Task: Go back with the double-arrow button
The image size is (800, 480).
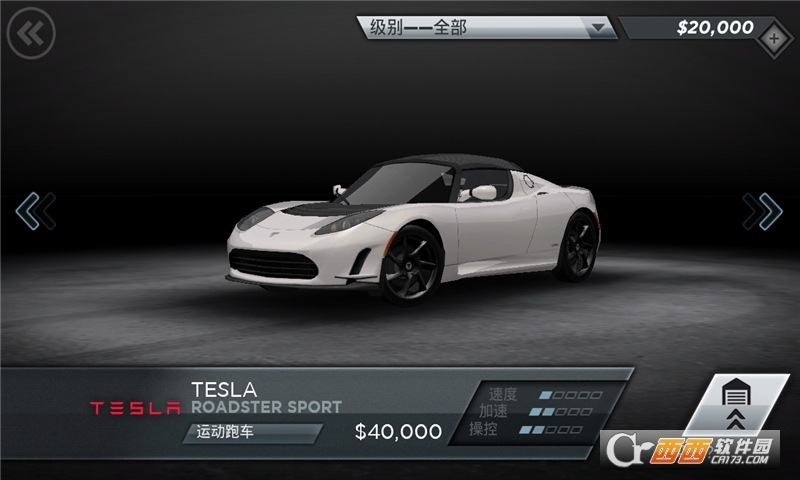Action: (31, 34)
